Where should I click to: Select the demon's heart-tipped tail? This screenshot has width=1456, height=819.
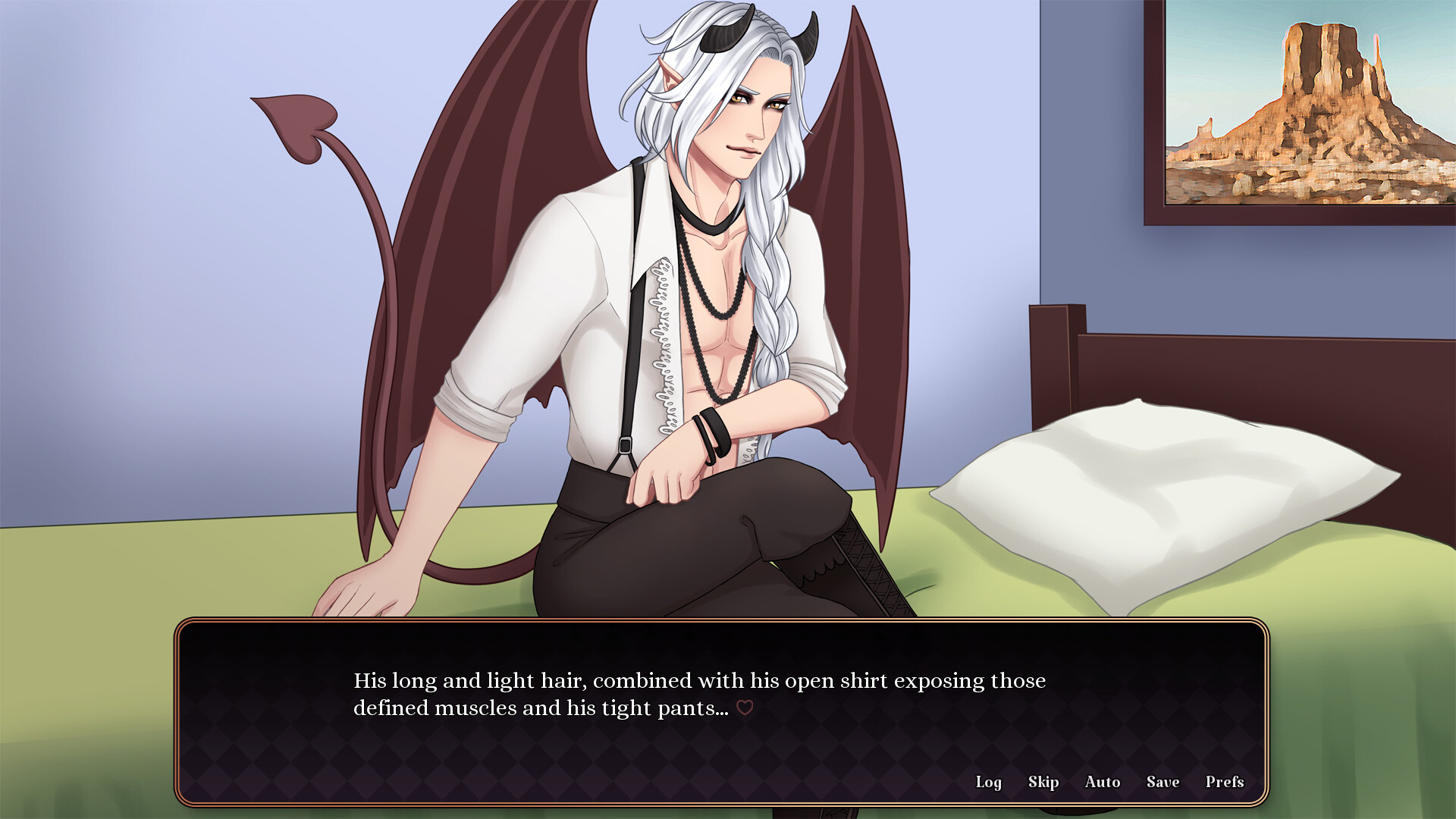click(296, 121)
